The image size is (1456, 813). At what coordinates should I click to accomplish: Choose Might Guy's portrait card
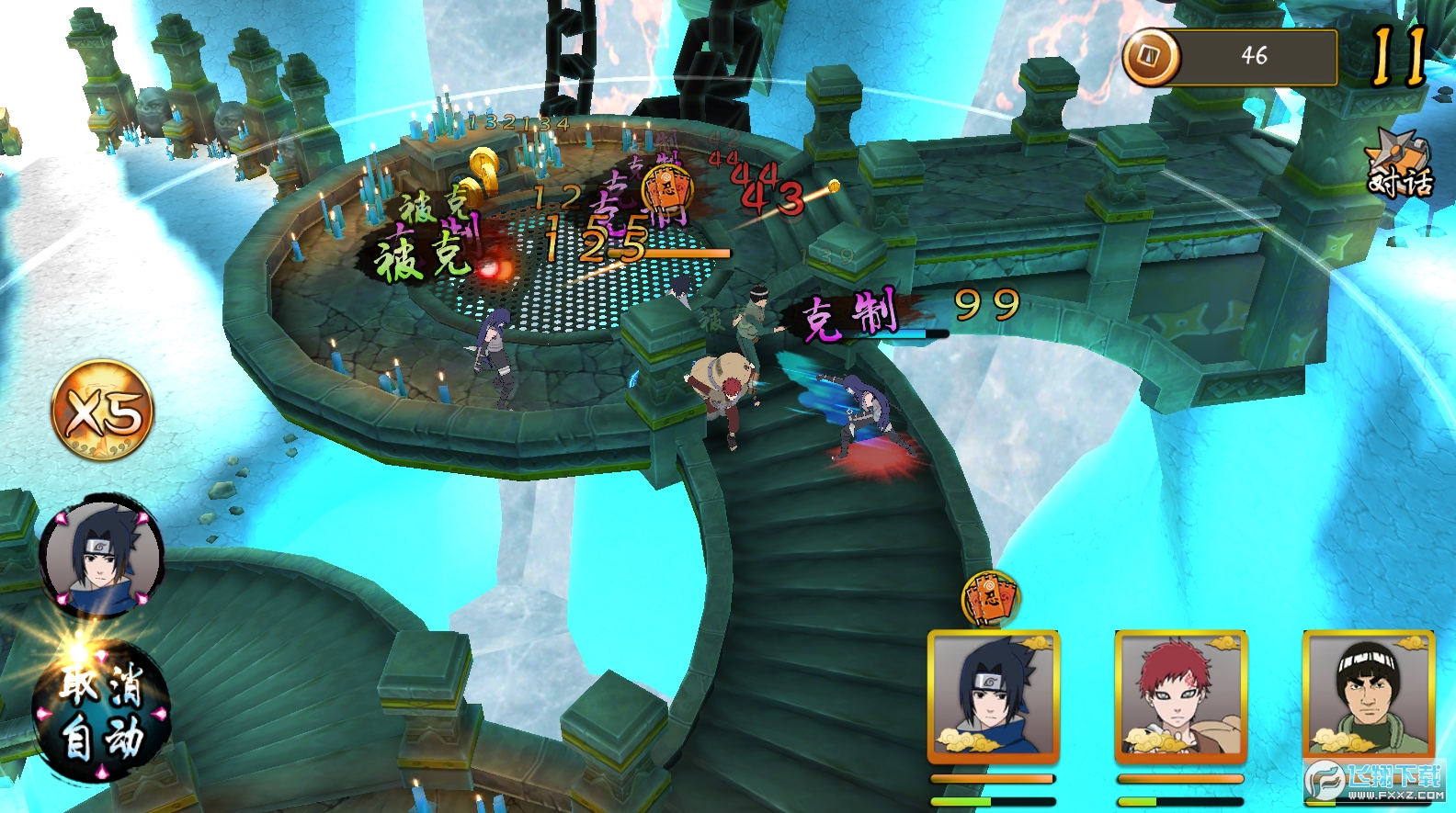[1368, 696]
